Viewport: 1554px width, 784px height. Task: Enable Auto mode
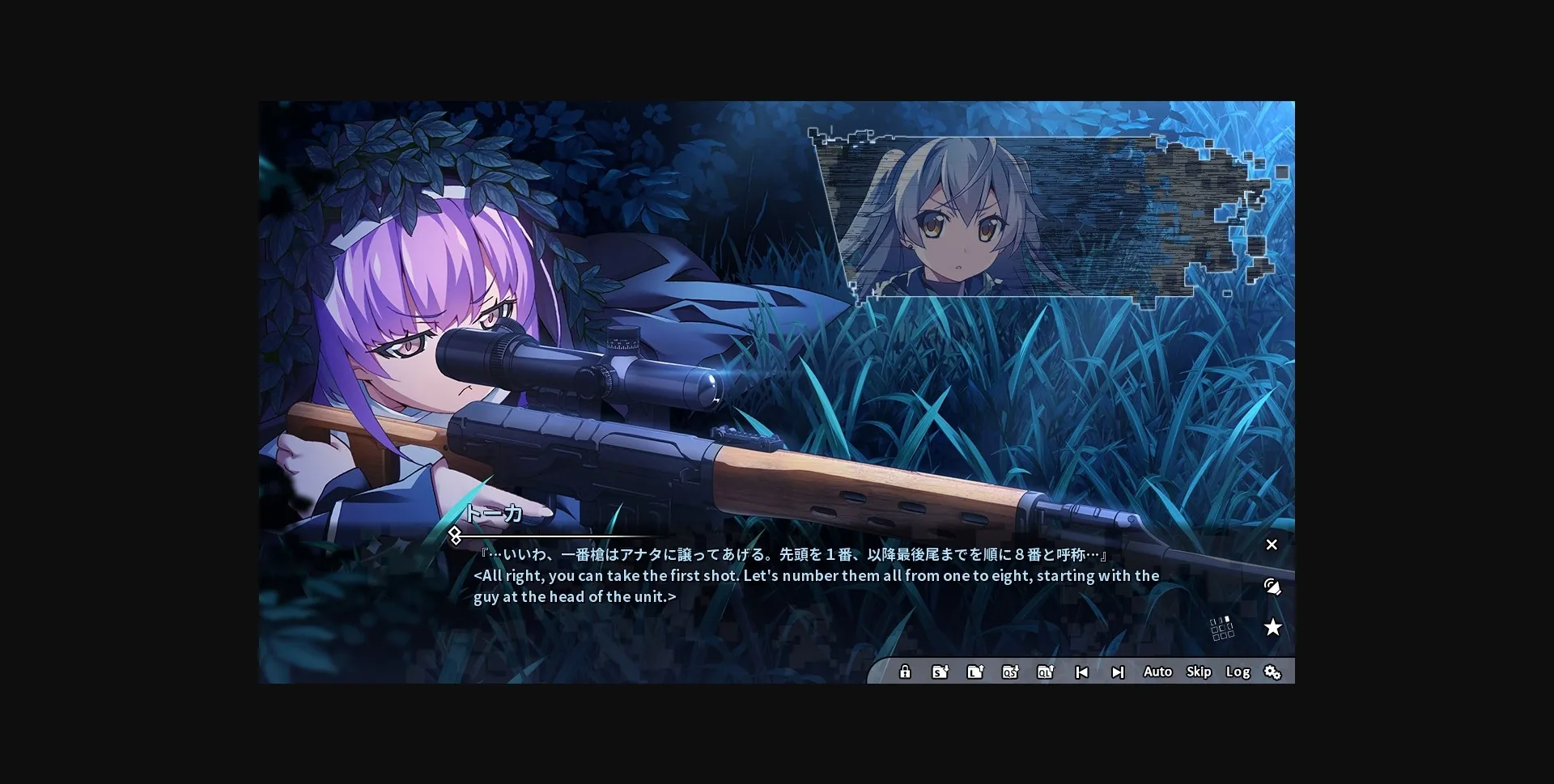(x=1157, y=672)
